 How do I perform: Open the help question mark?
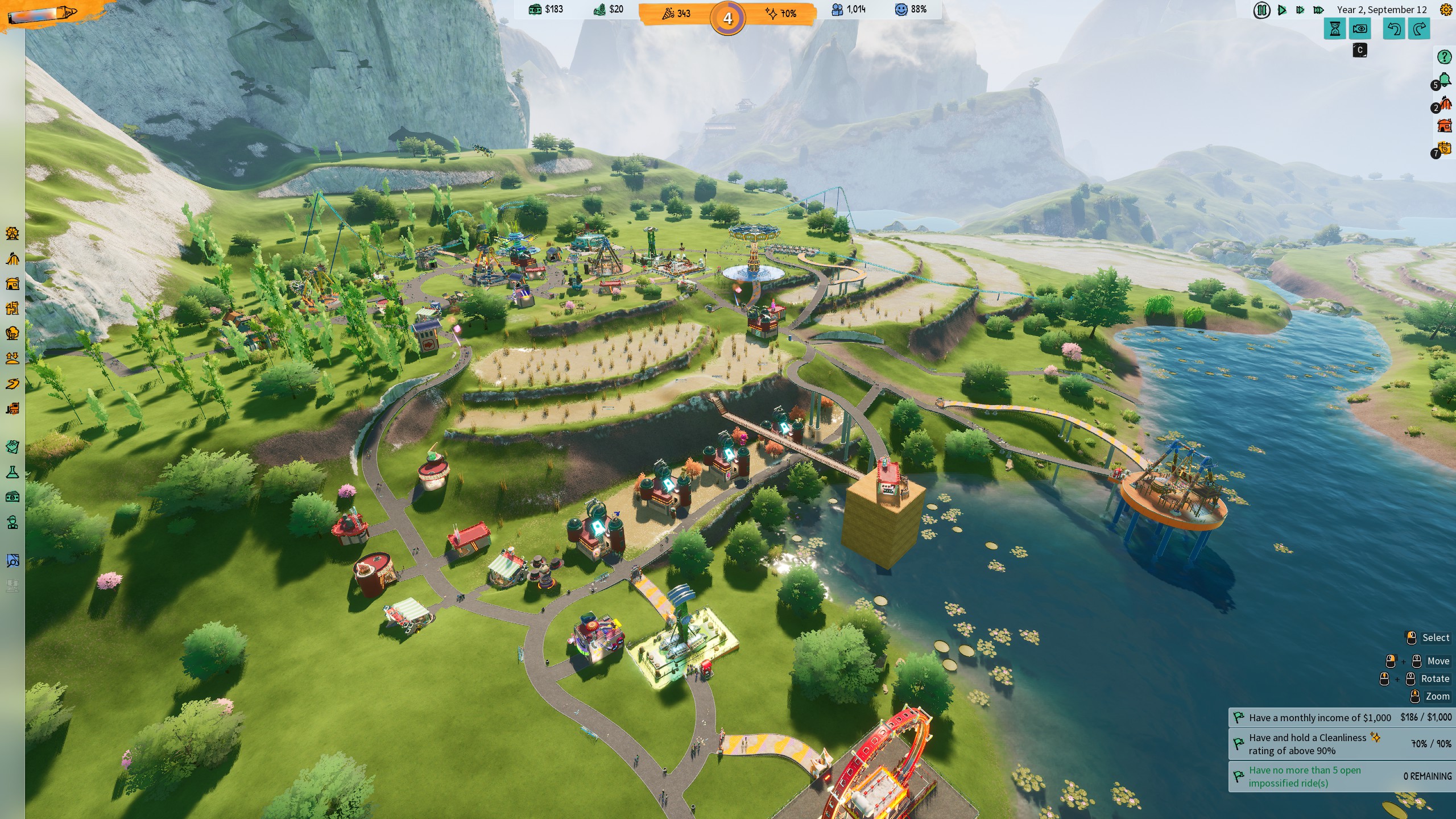click(1444, 57)
